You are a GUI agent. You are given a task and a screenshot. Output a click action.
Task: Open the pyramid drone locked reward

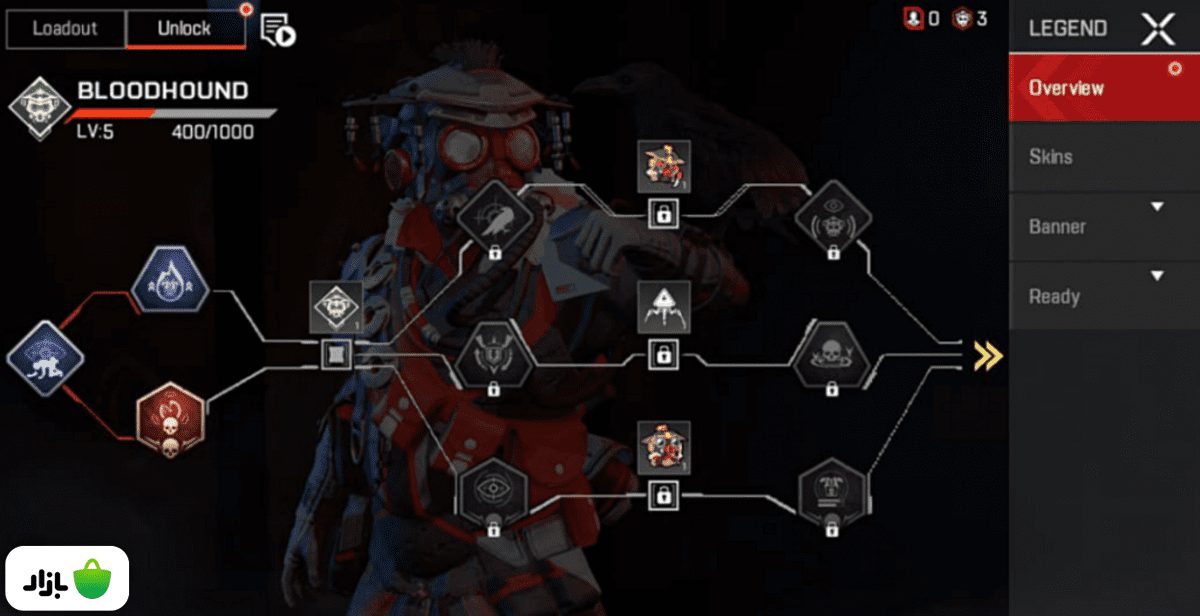662,308
